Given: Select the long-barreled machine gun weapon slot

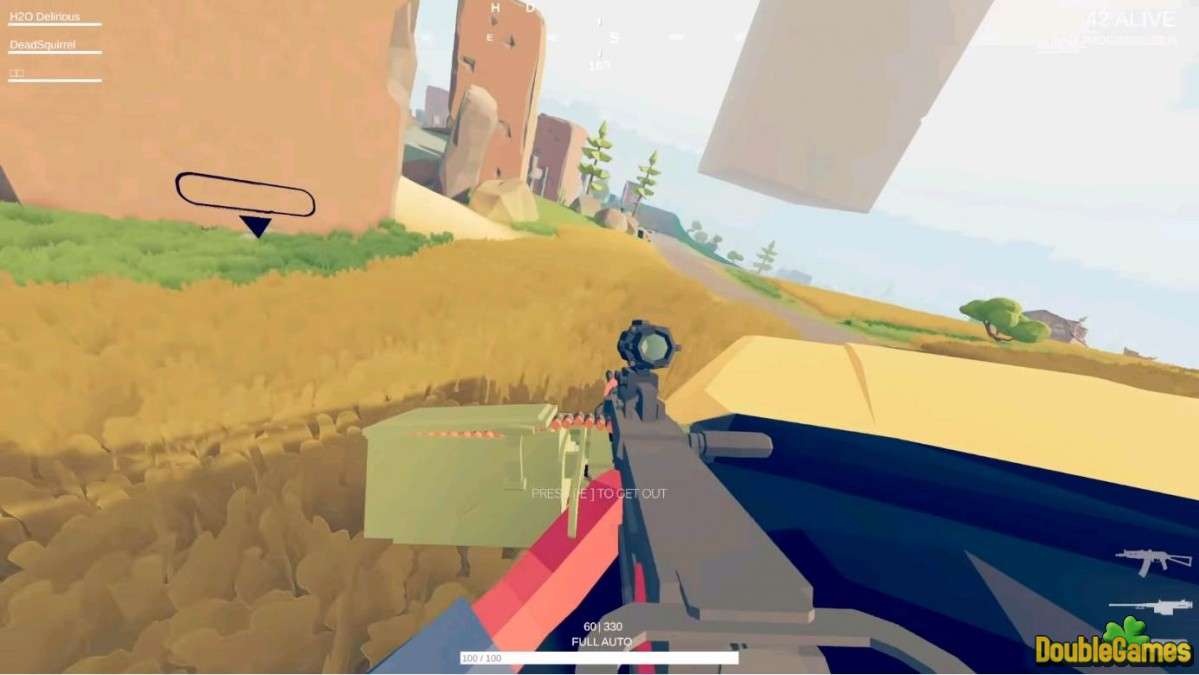Looking at the screenshot, I should 1150,605.
